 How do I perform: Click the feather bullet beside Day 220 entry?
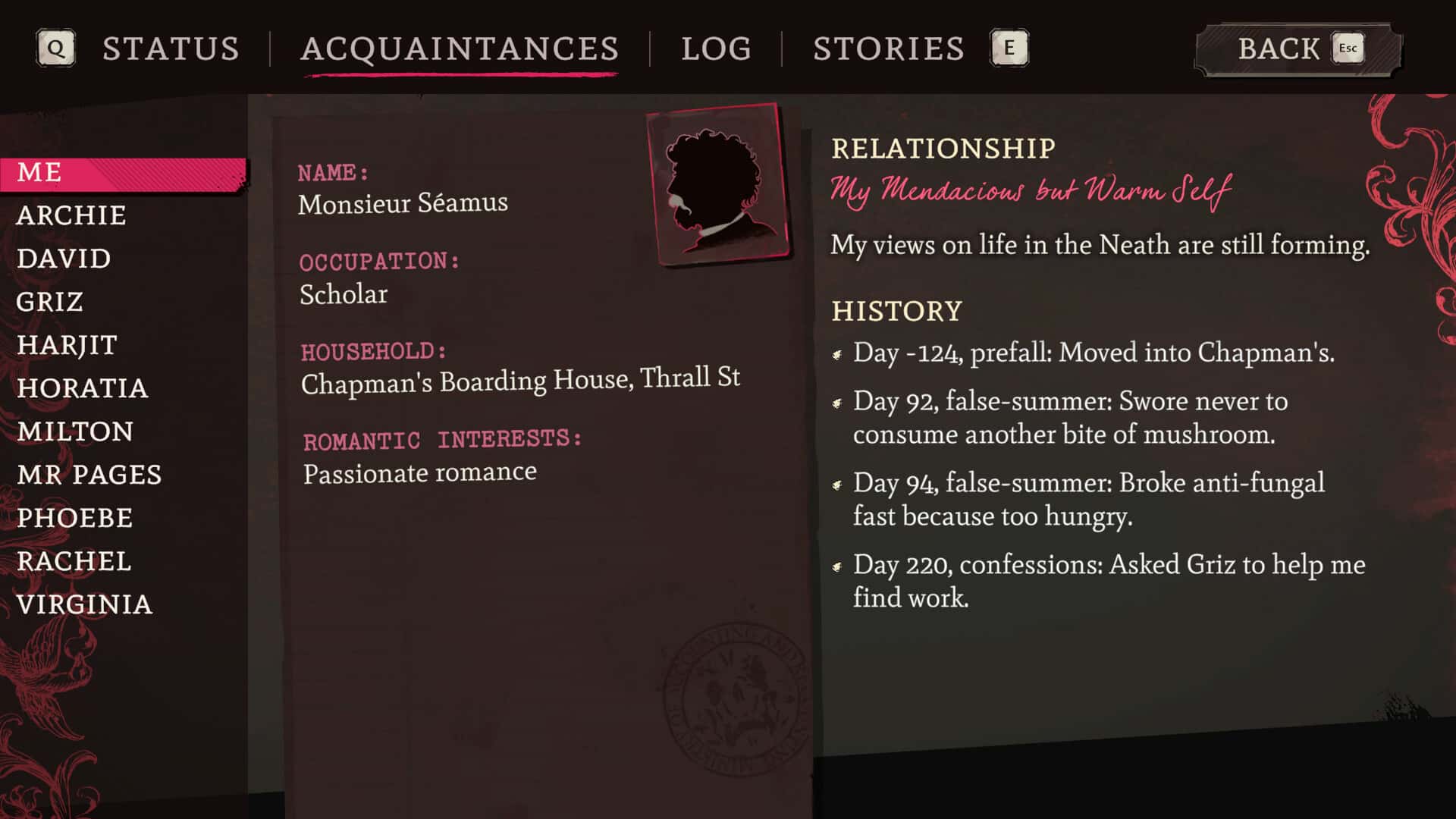(838, 566)
